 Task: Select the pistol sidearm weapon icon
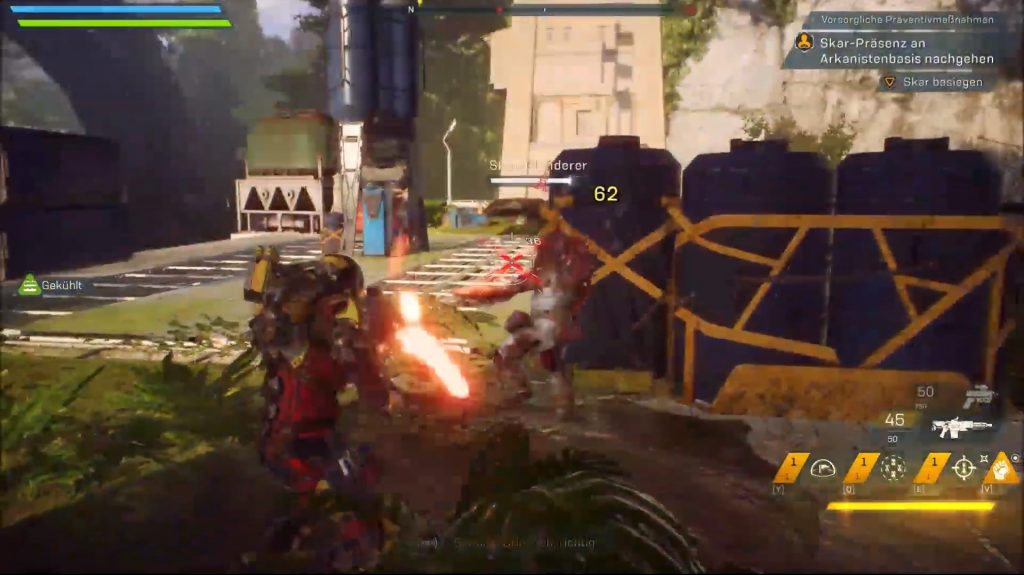click(977, 396)
